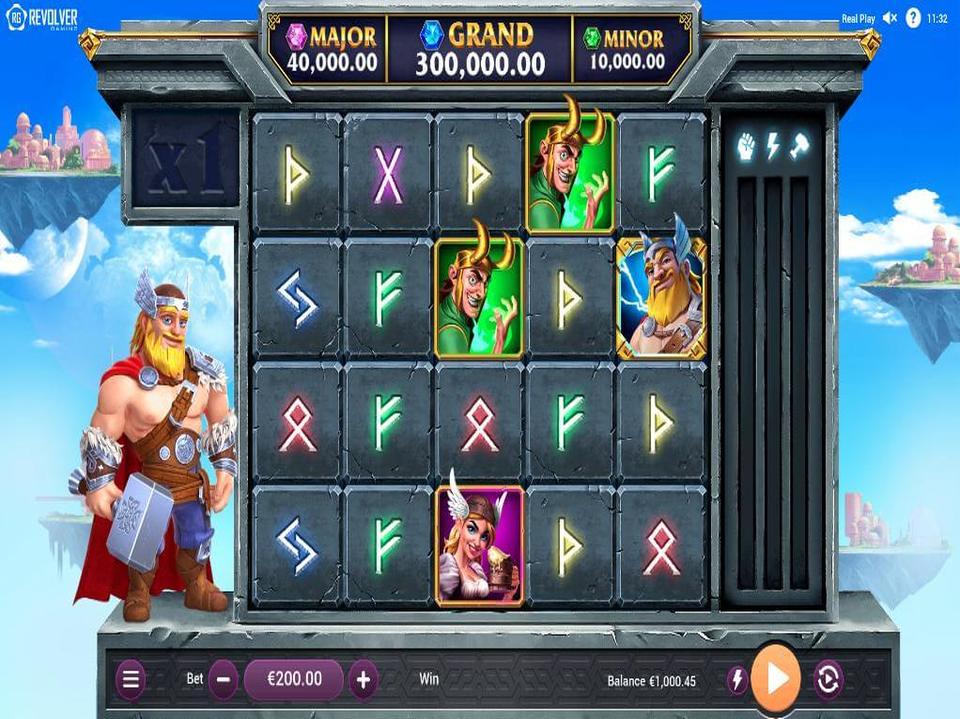The width and height of the screenshot is (960, 719).
Task: Spin the reels with the orange play button
Action: [x=776, y=679]
